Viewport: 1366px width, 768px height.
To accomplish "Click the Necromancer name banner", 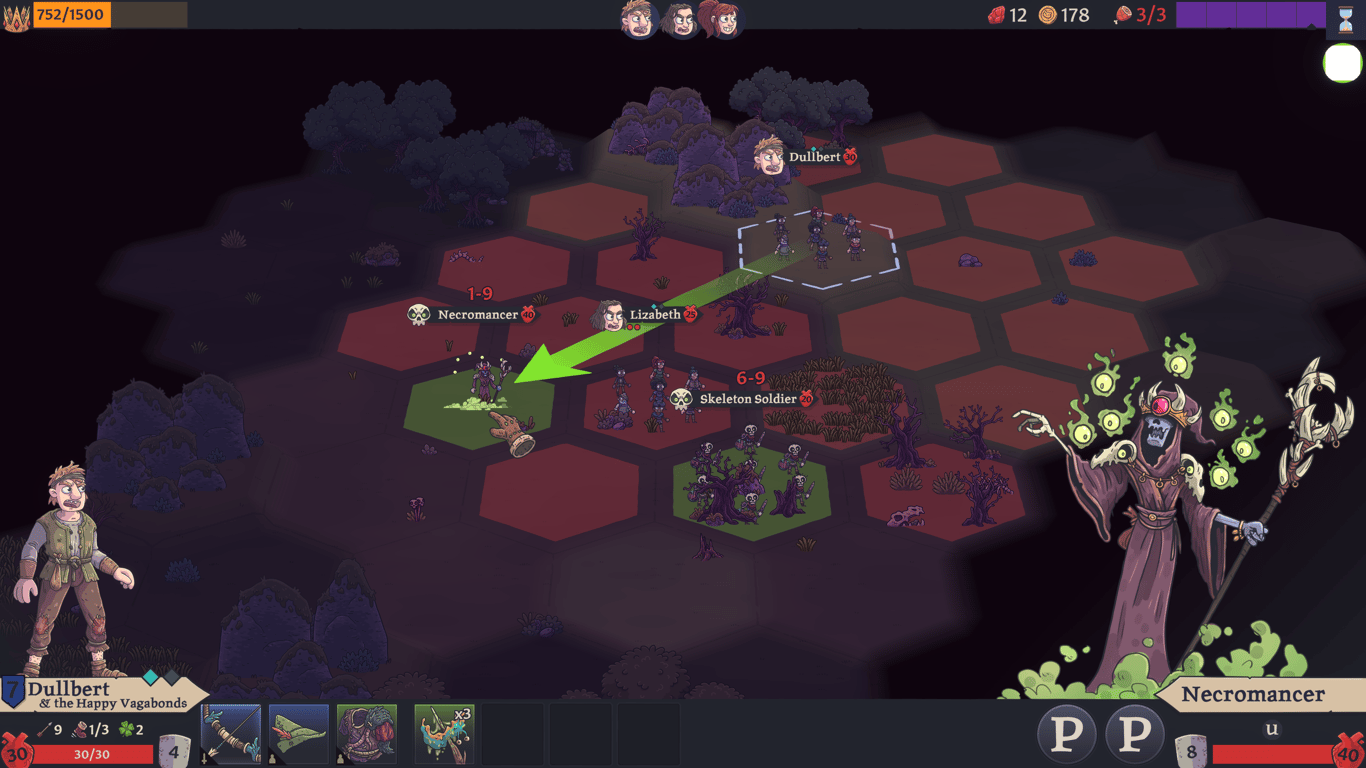I will (1252, 695).
